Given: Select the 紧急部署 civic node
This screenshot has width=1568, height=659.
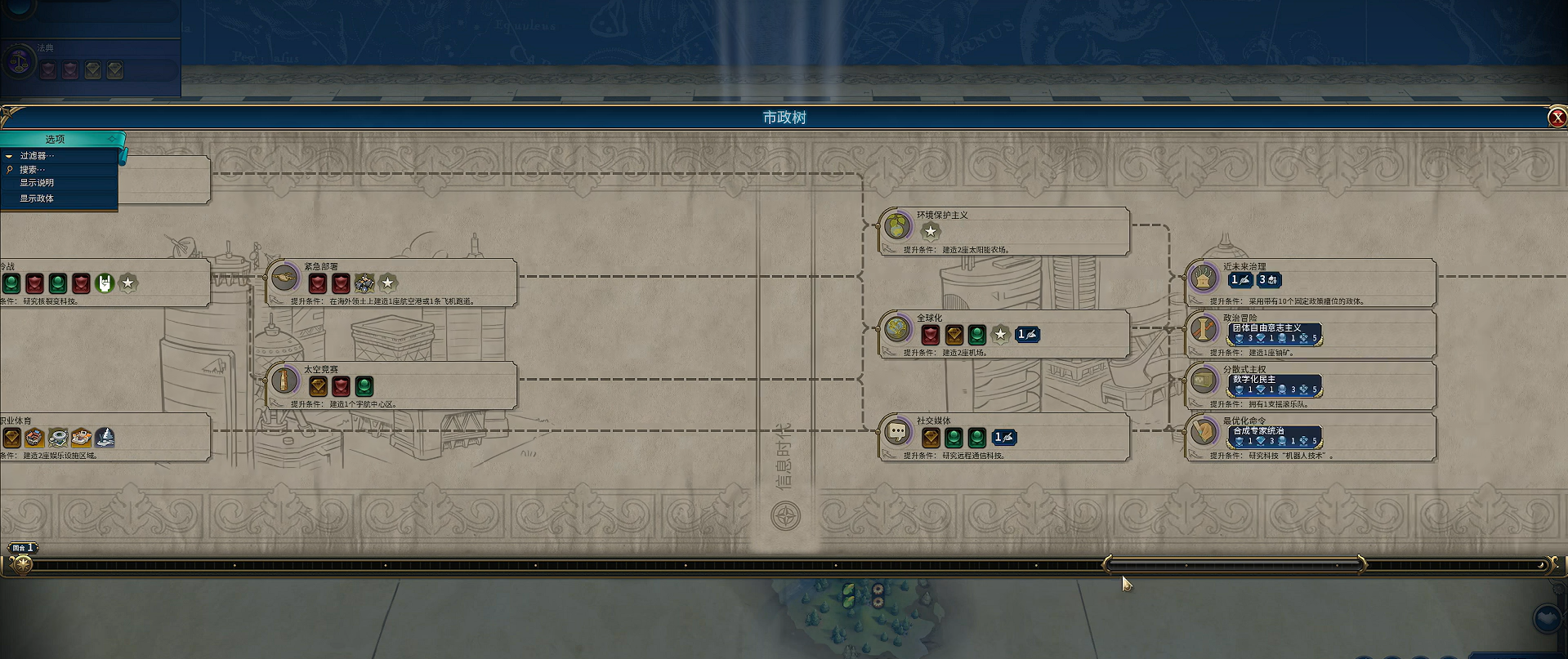Looking at the screenshot, I should click(x=285, y=278).
